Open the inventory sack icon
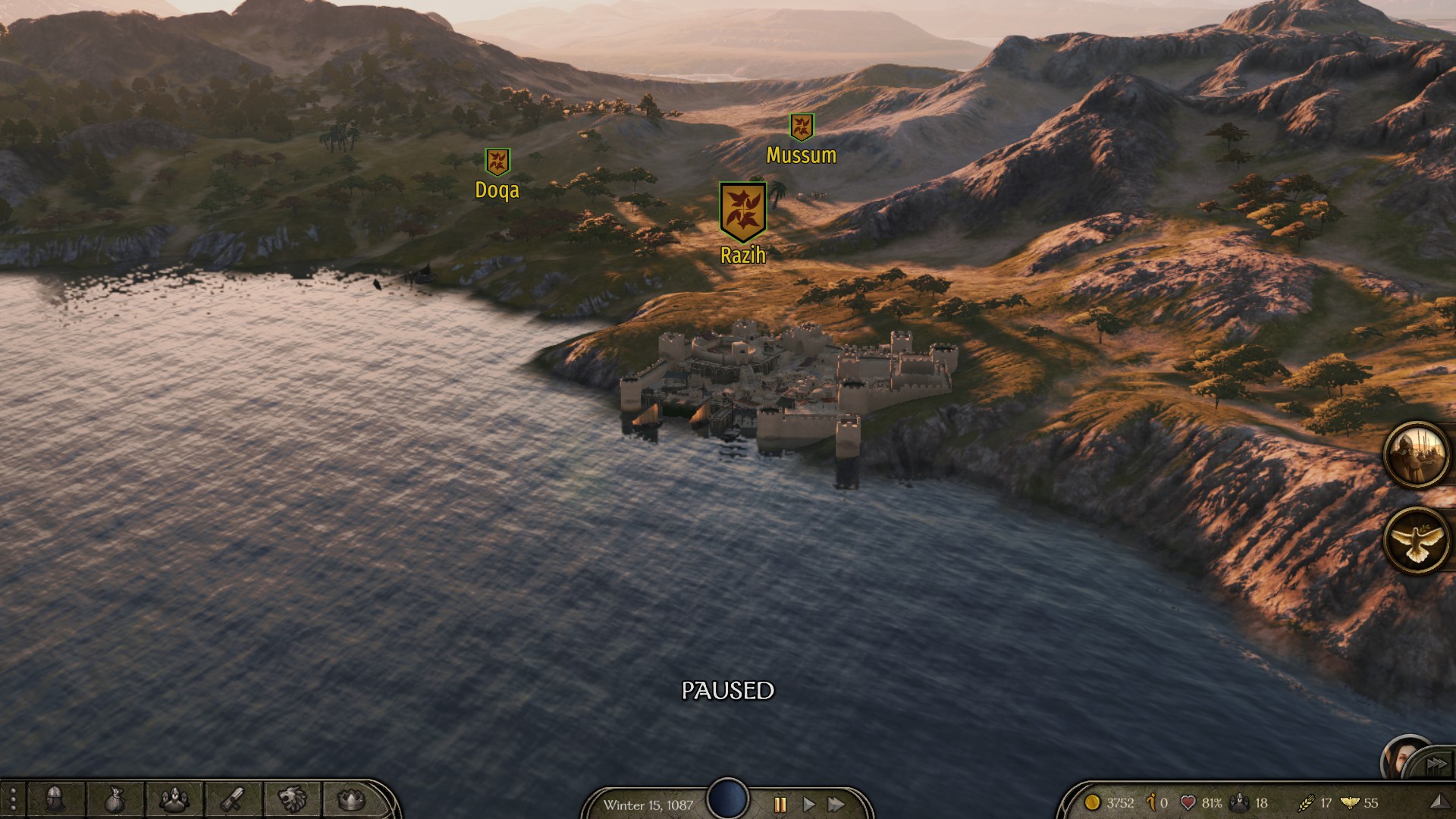Viewport: 1456px width, 819px height. click(x=114, y=799)
